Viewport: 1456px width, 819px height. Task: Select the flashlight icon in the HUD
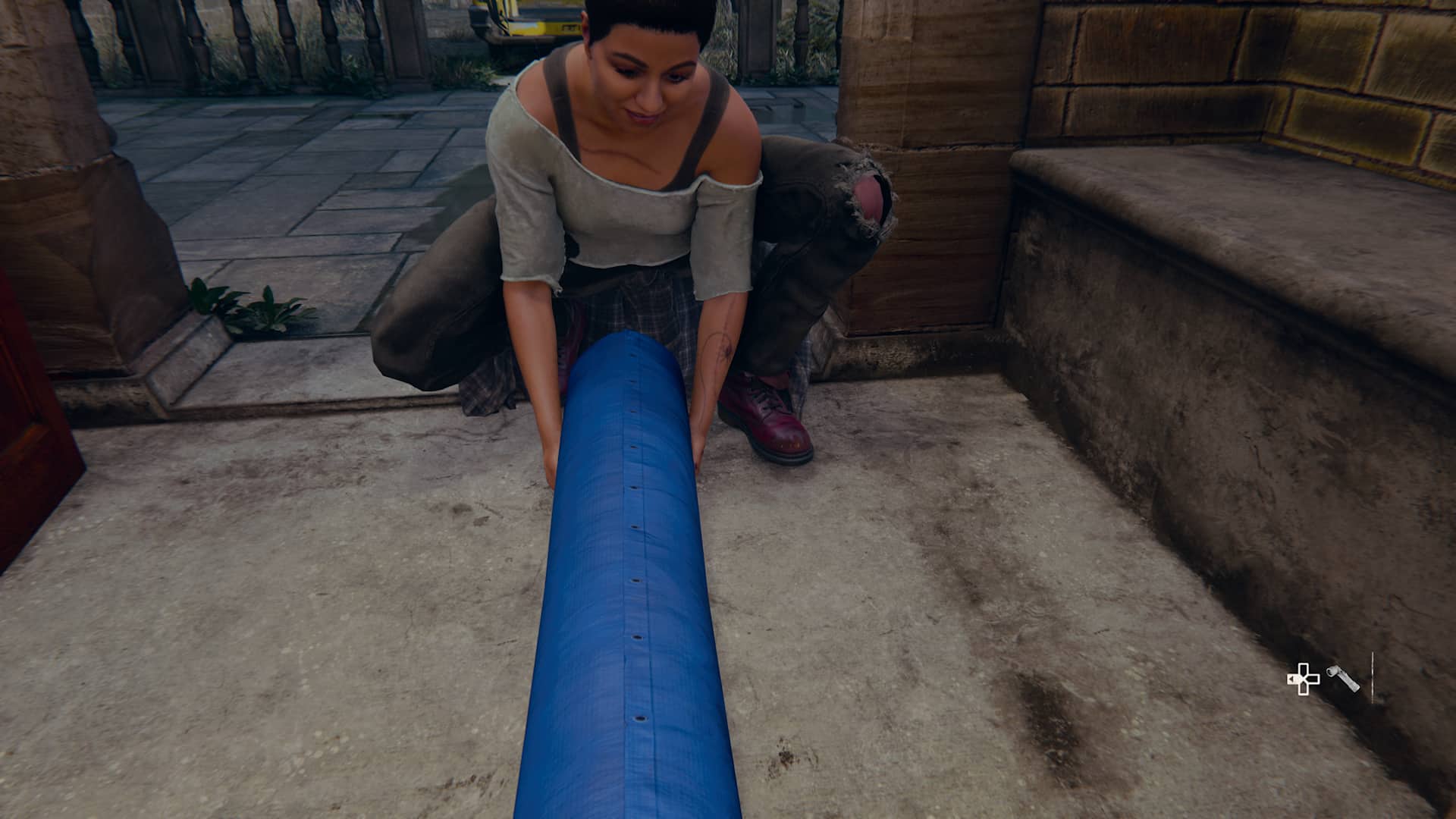1343,678
